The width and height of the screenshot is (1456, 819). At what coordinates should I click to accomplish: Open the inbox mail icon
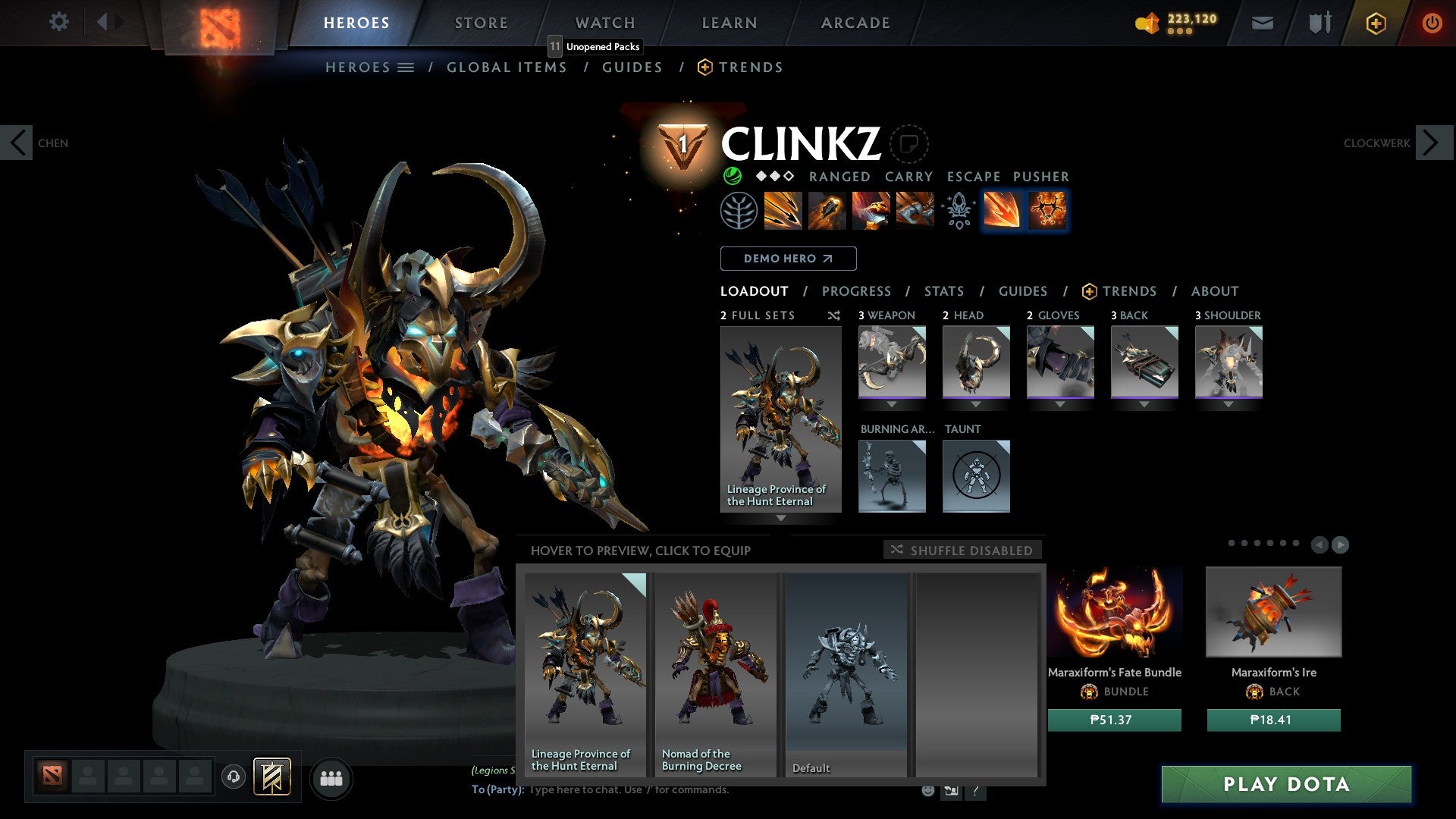1262,22
